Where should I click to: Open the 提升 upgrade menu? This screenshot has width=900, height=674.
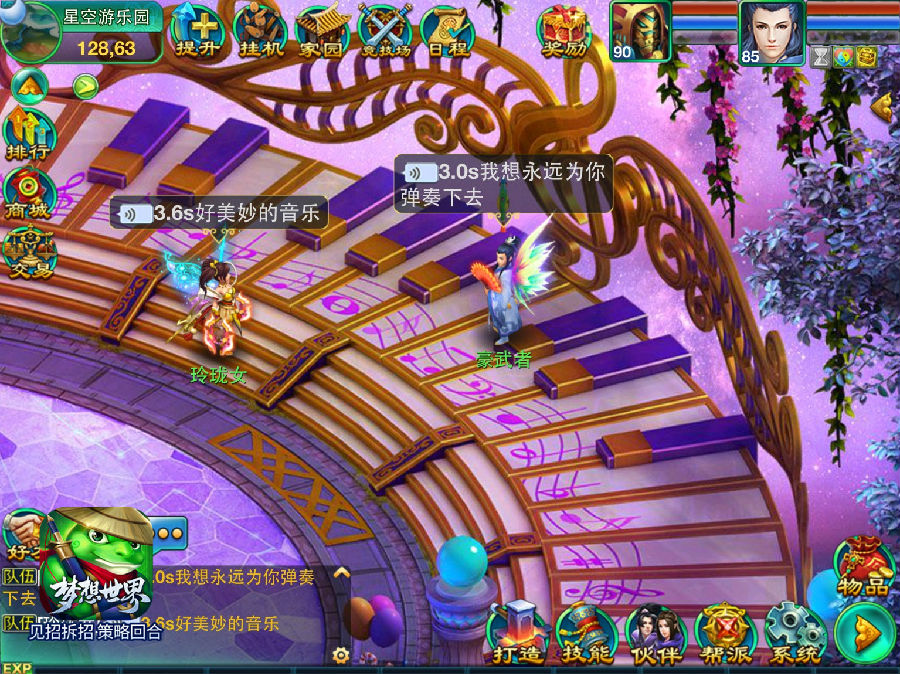click(195, 30)
